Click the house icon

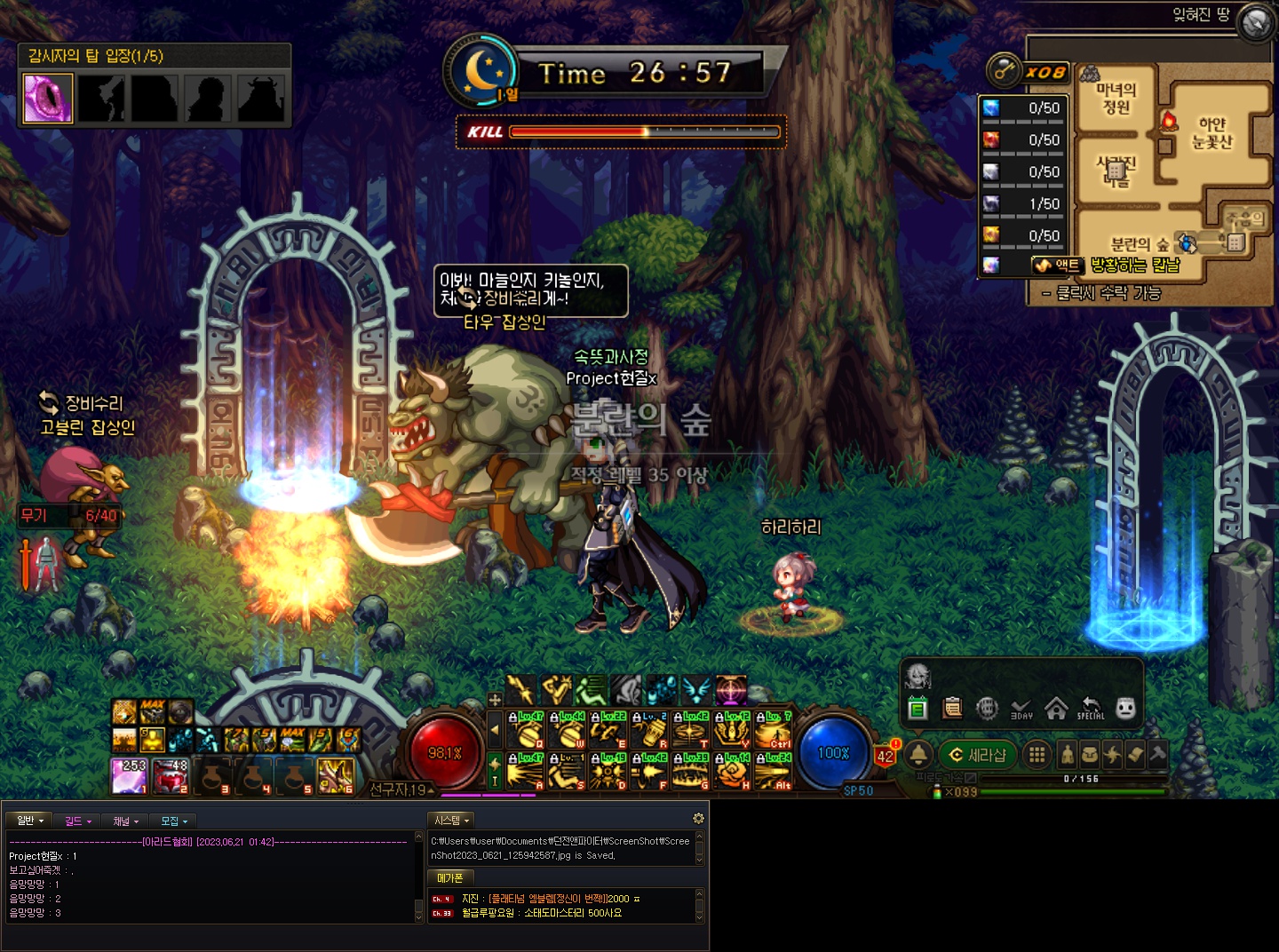(x=1056, y=708)
